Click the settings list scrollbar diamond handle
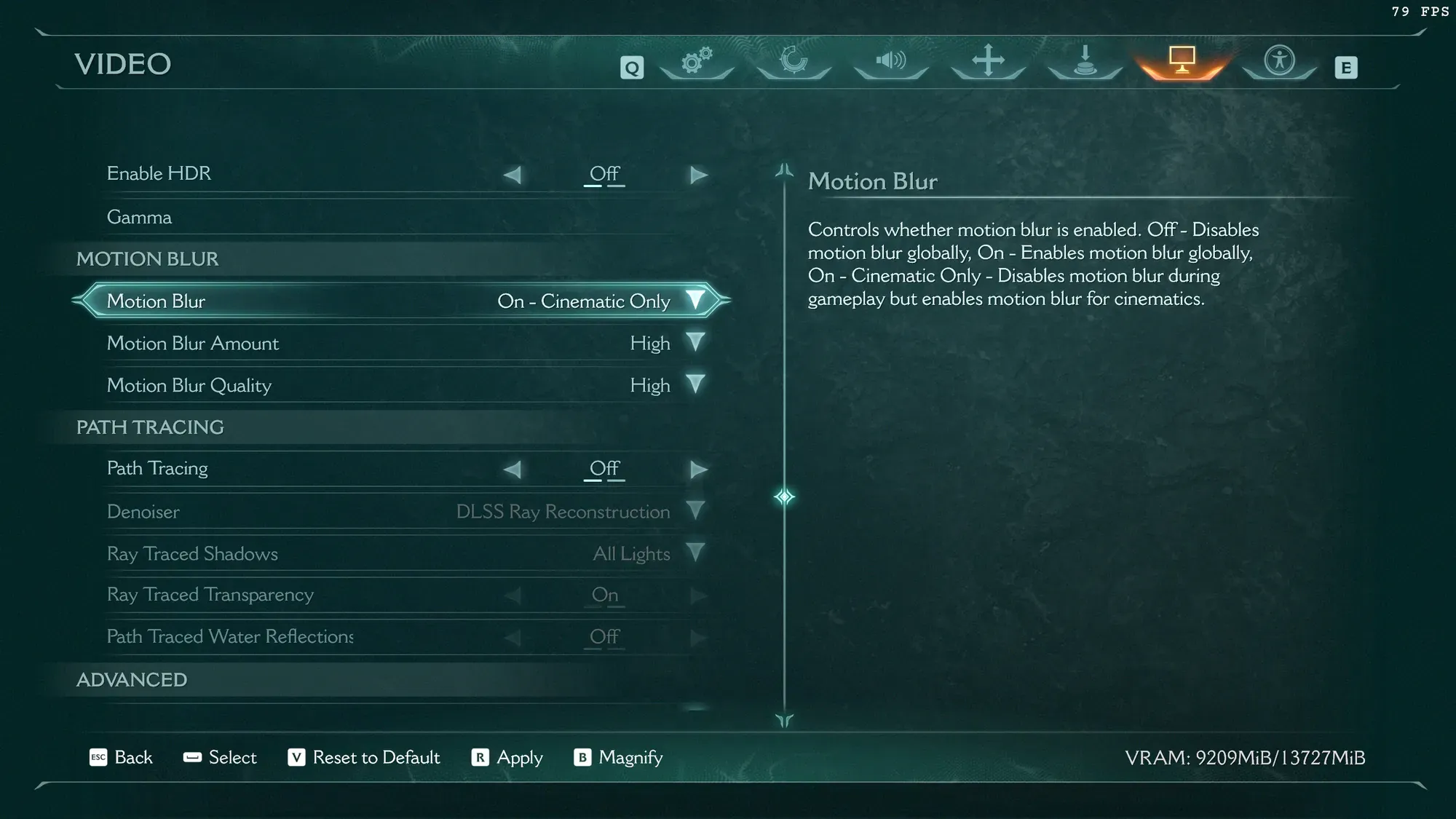1456x819 pixels. click(x=784, y=497)
